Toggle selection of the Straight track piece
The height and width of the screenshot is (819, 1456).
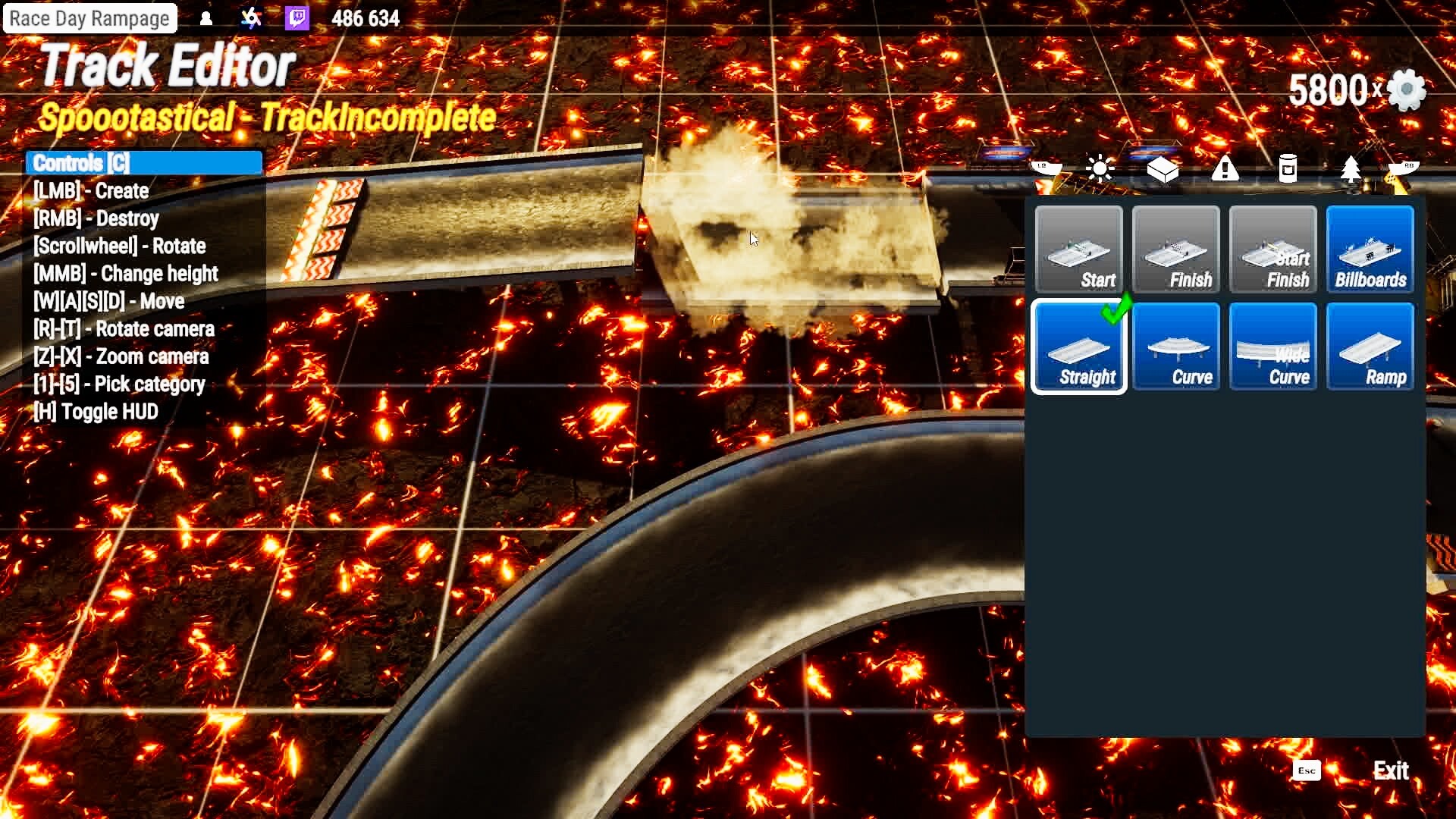[1078, 347]
